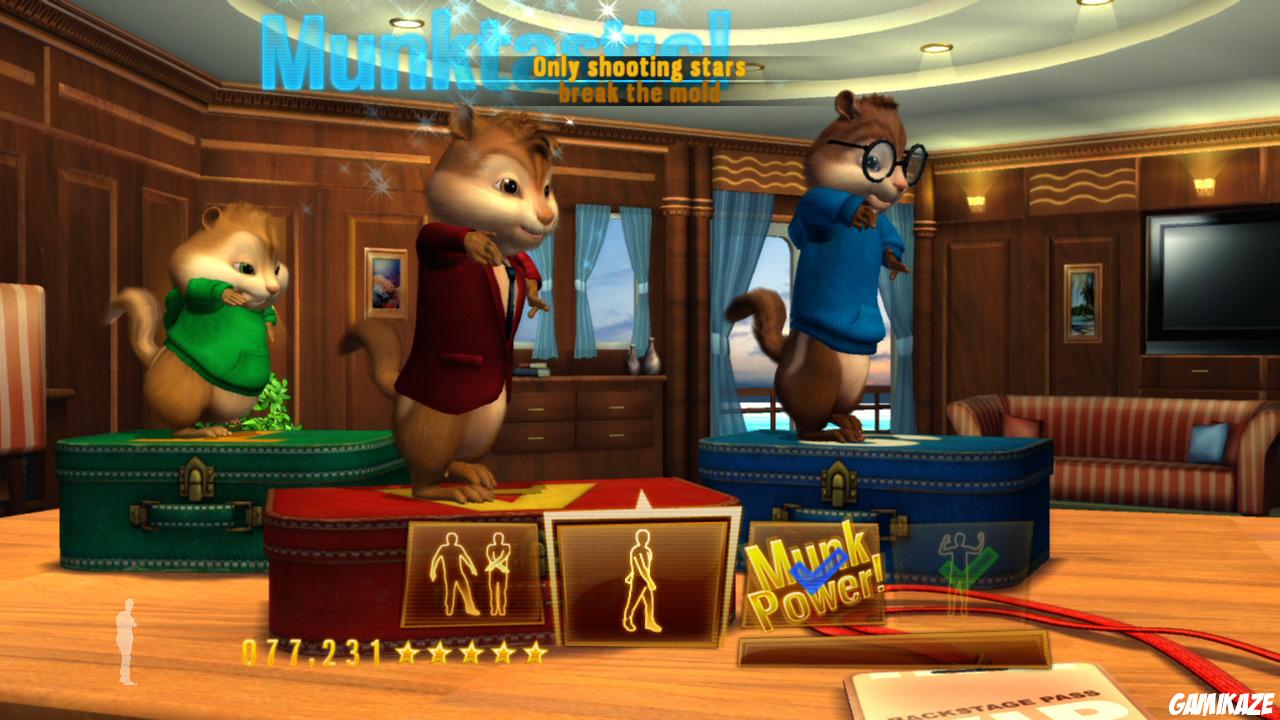Toggle the middle star under the move card
The width and height of the screenshot is (1280, 720).
[472, 653]
